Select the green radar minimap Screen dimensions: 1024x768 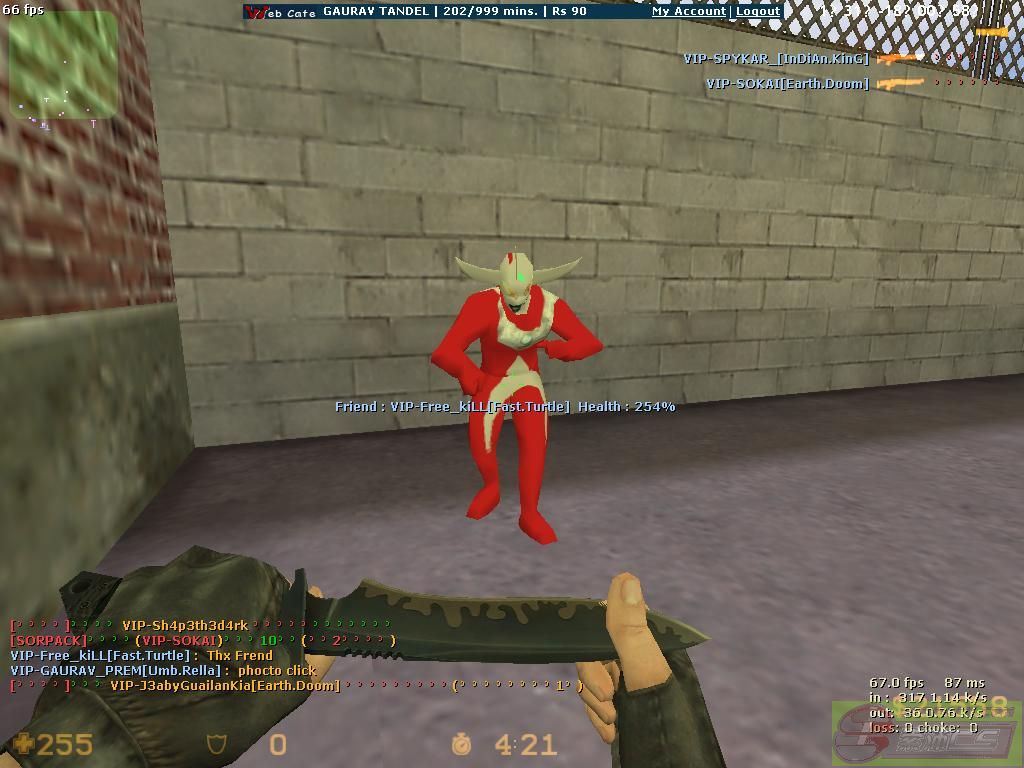click(63, 65)
